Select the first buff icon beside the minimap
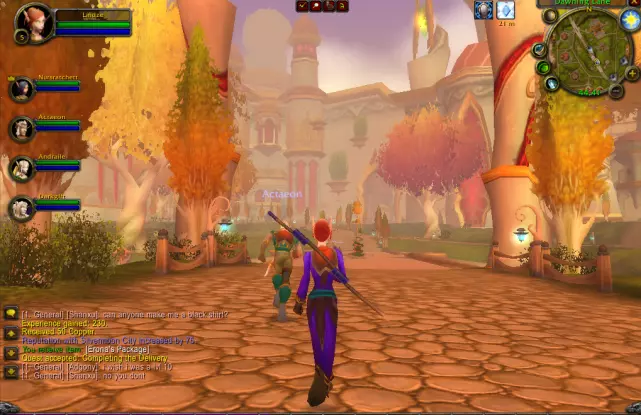 point(483,9)
